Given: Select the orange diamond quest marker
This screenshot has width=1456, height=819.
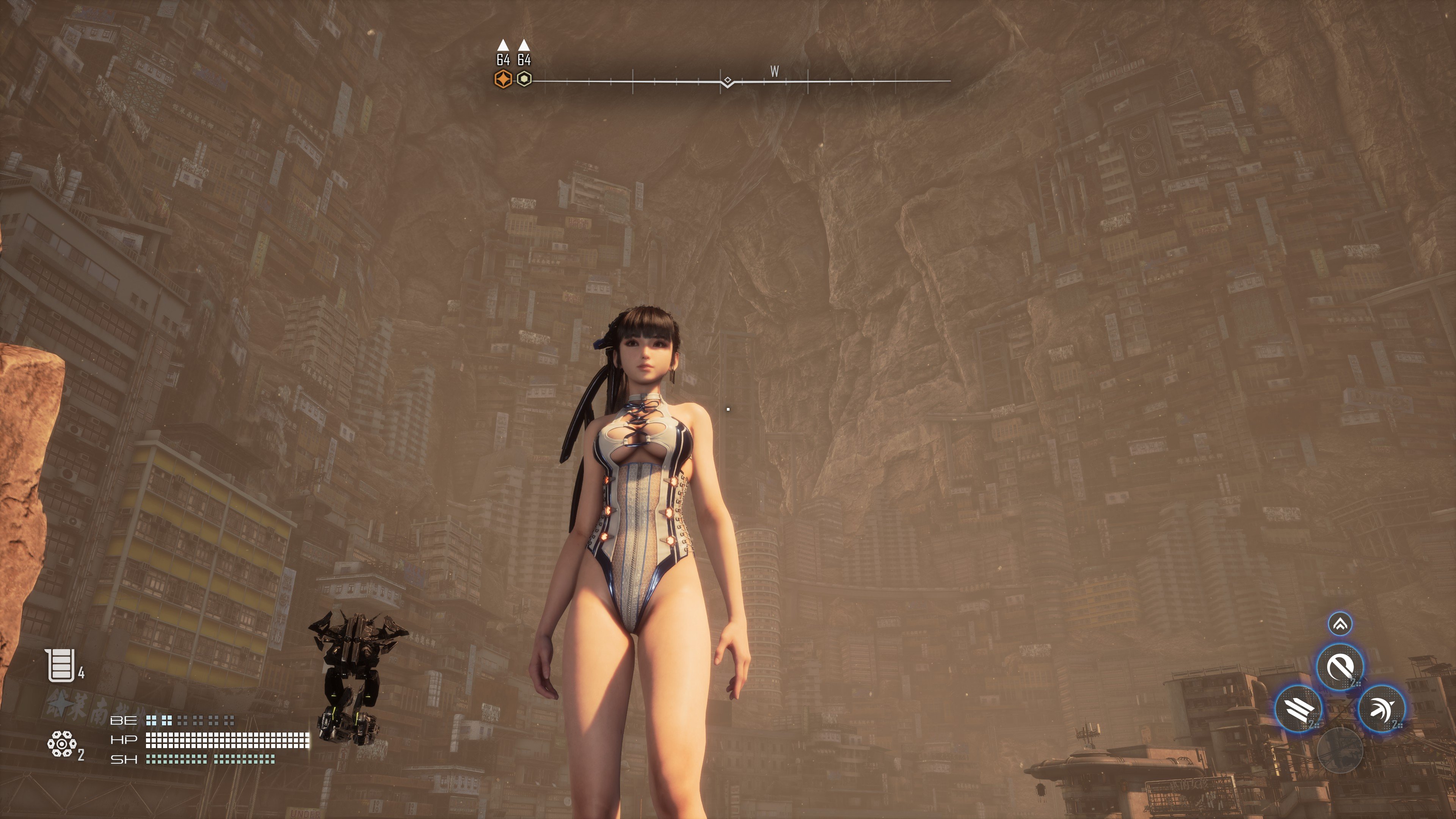Looking at the screenshot, I should (x=502, y=79).
